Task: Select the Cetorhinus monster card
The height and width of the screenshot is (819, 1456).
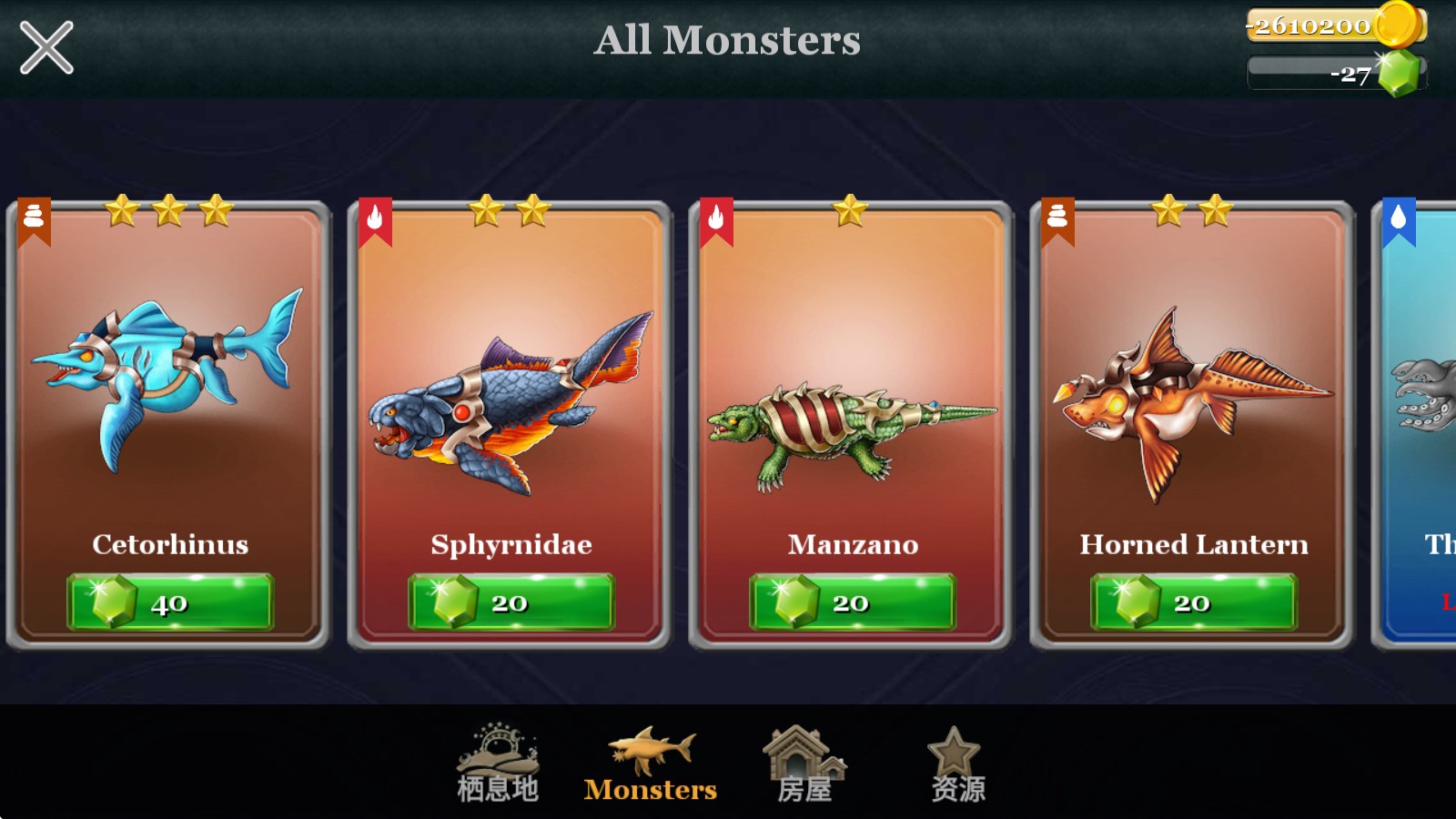Action: [x=168, y=391]
